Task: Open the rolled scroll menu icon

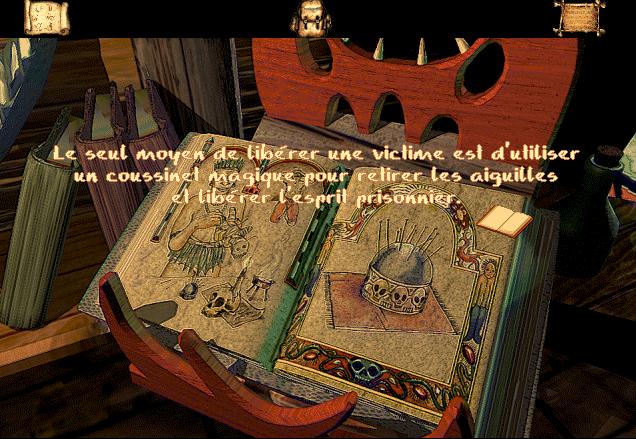Action: click(x=574, y=17)
